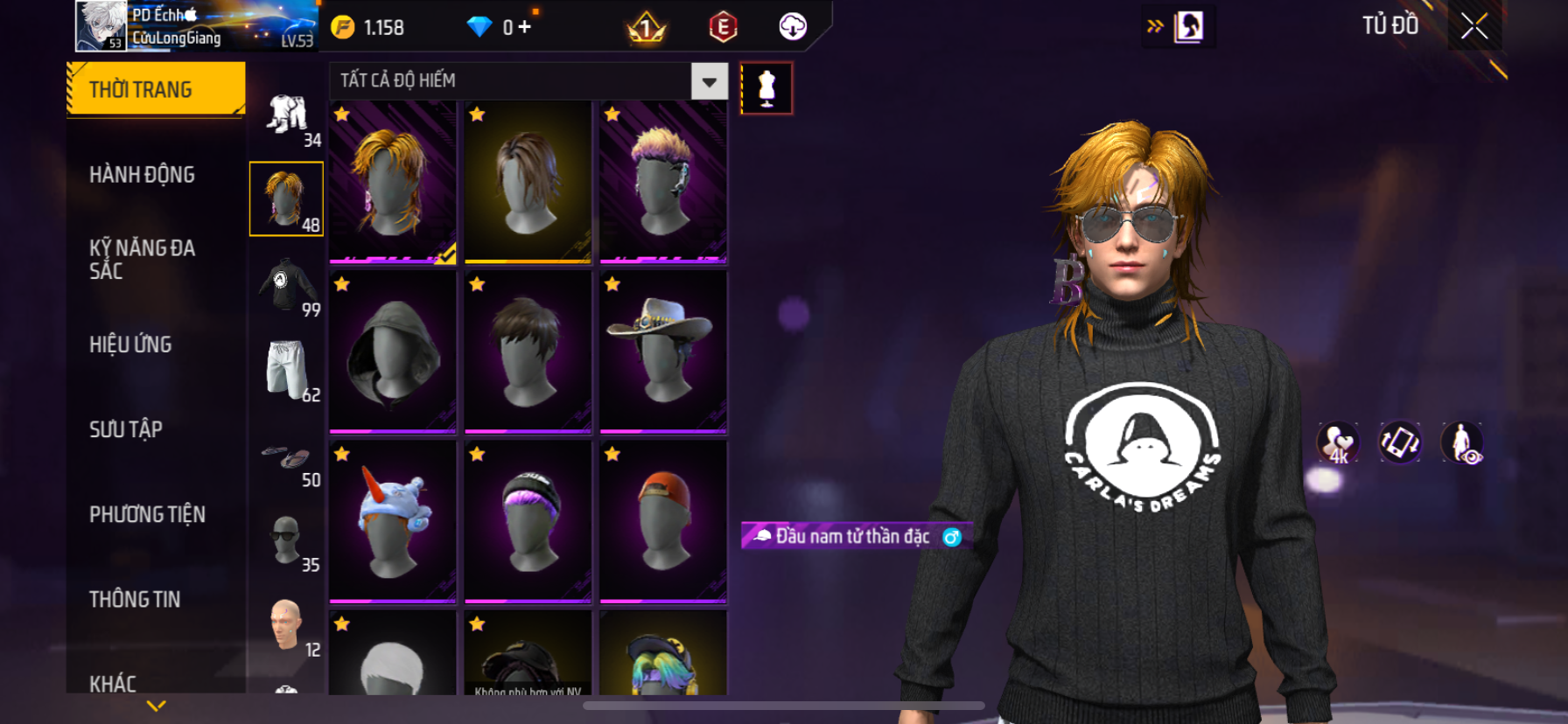Equip the blue cap with orange horn

393,521
